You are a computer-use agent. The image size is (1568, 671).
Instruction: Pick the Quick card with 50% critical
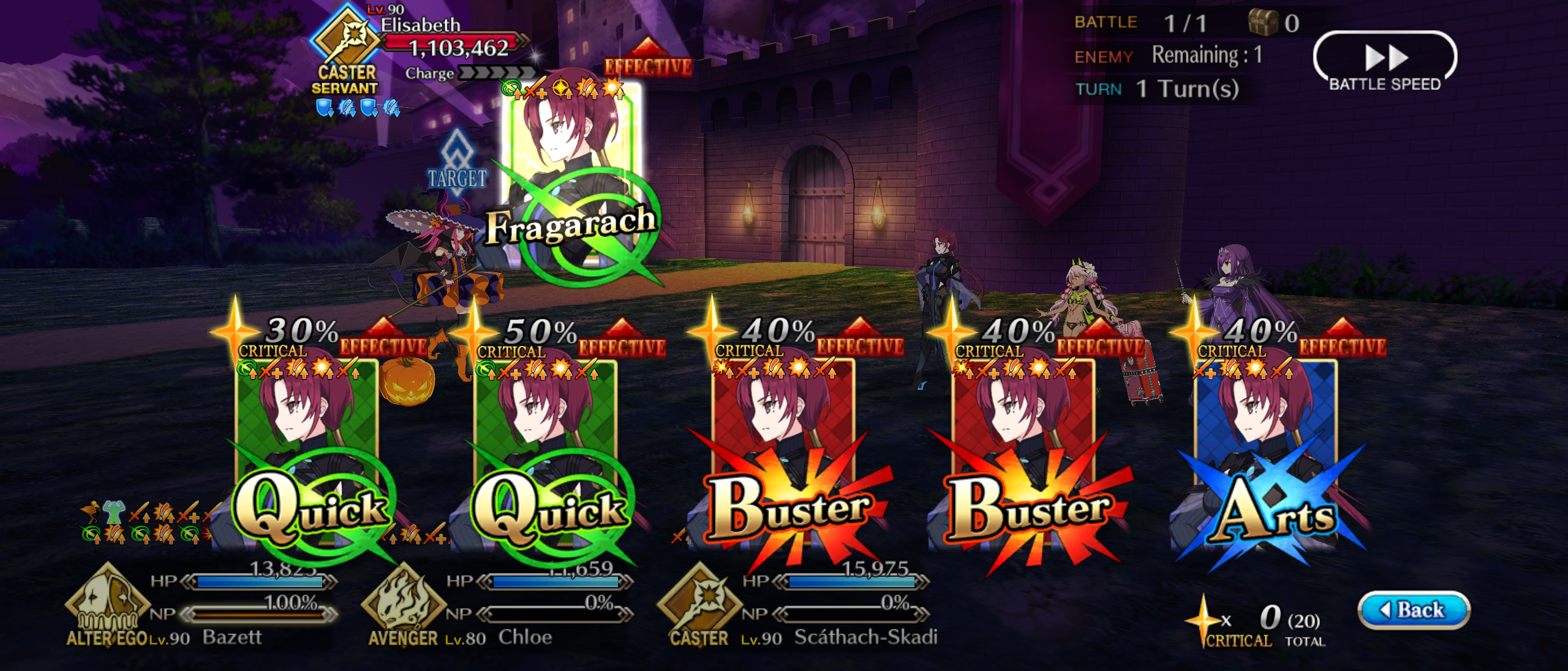pos(546,453)
